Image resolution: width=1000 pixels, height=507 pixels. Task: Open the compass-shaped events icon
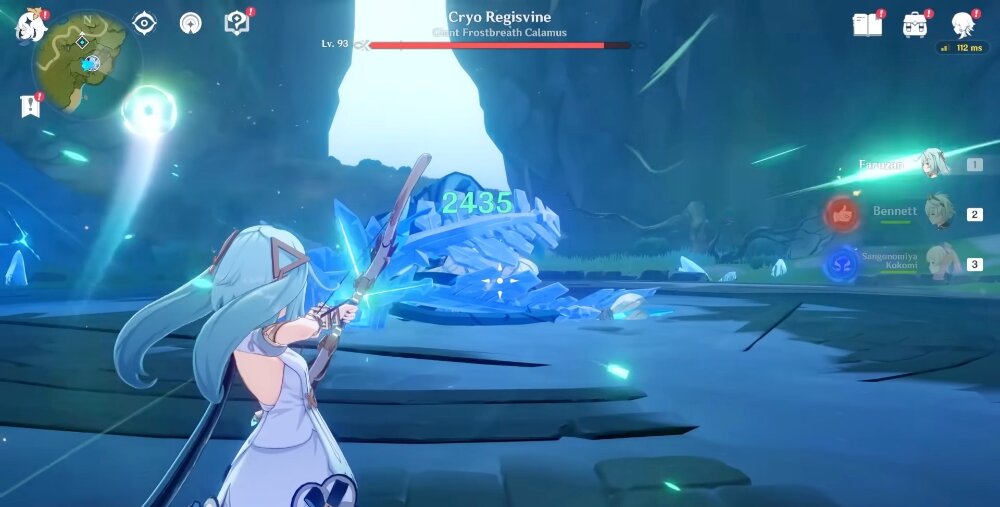(x=190, y=23)
